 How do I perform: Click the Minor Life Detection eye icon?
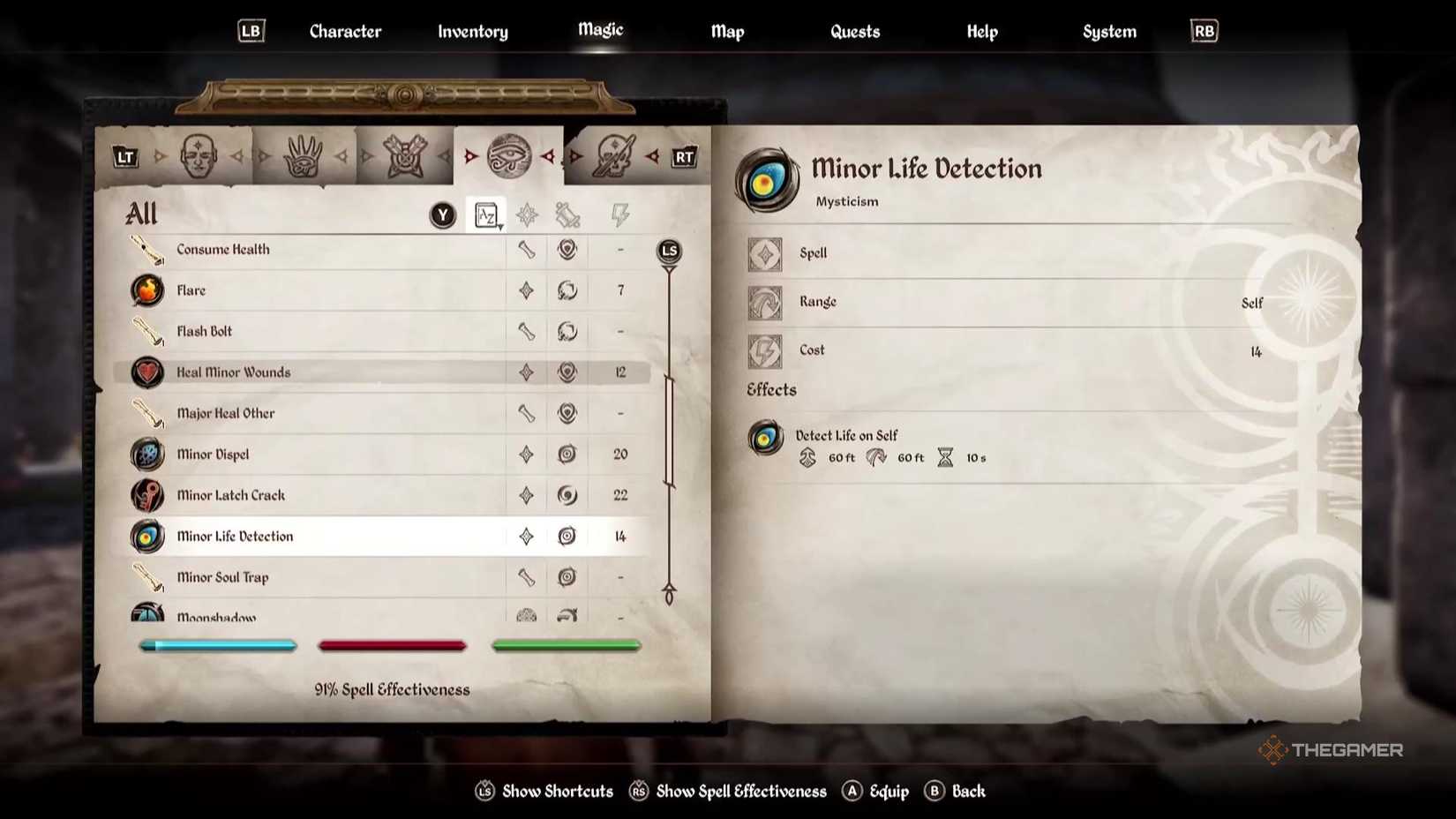coord(147,536)
